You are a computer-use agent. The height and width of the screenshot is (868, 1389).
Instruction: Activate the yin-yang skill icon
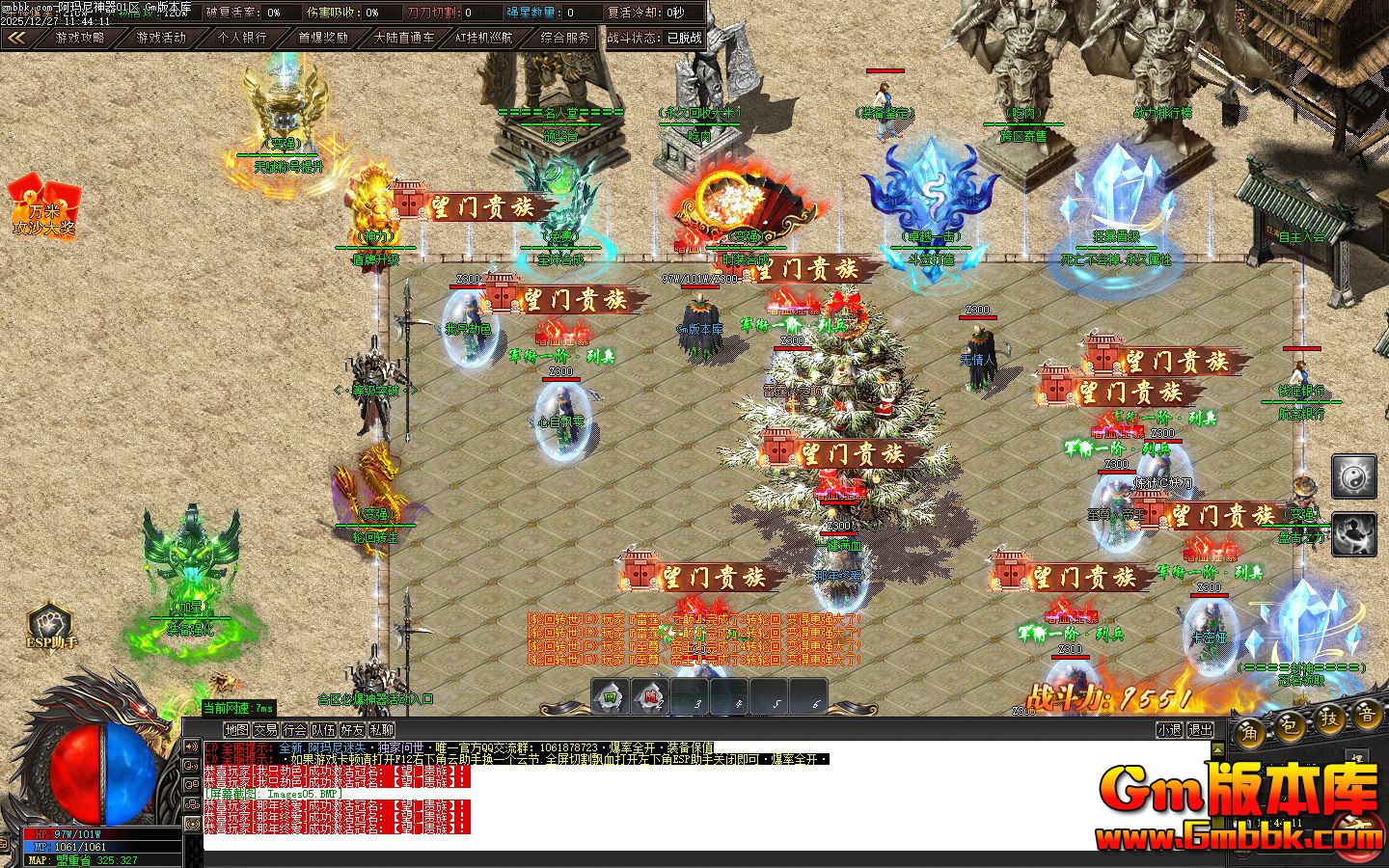coord(1353,476)
